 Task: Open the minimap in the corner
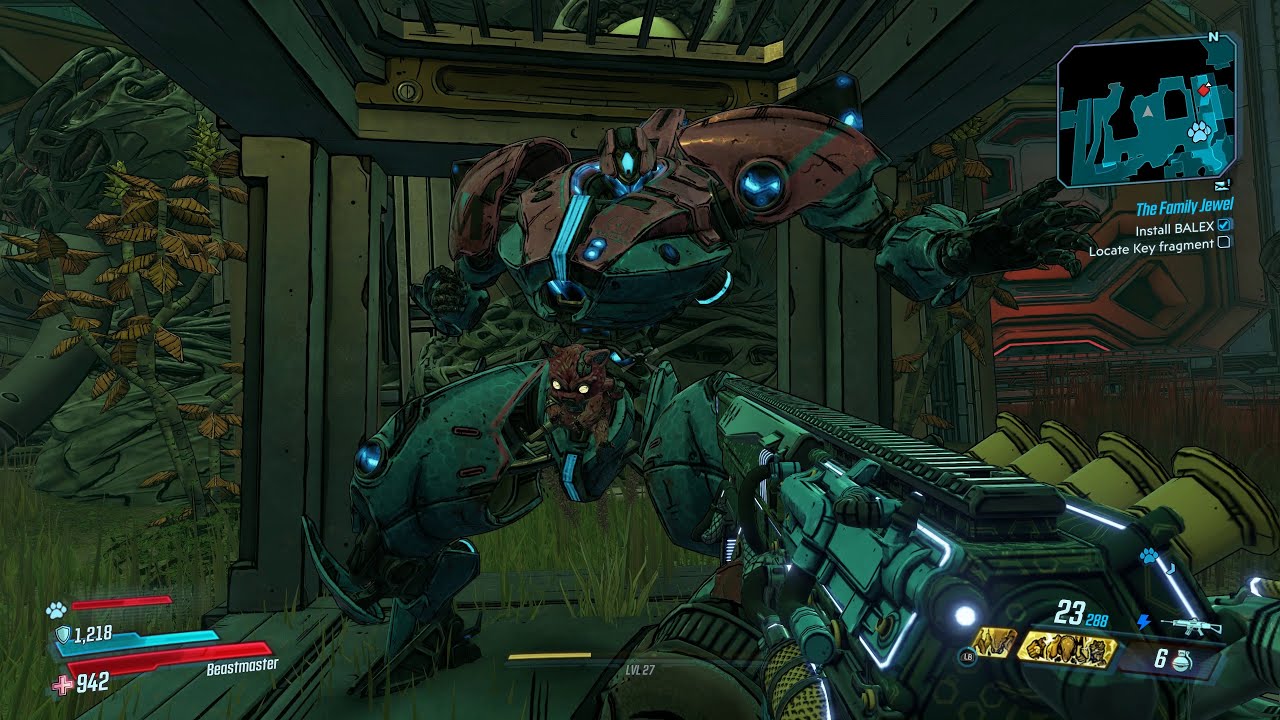pyautogui.click(x=1147, y=112)
